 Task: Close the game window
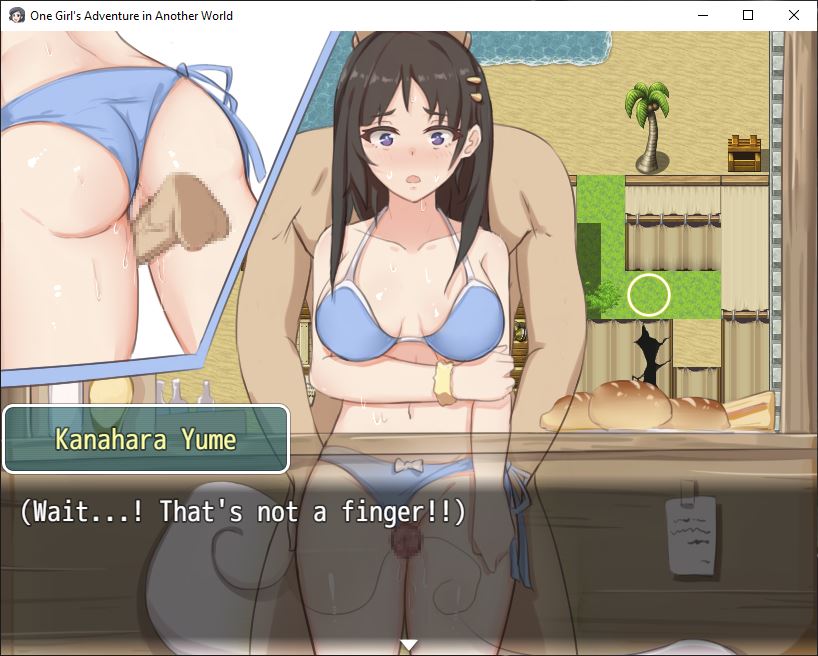[794, 15]
